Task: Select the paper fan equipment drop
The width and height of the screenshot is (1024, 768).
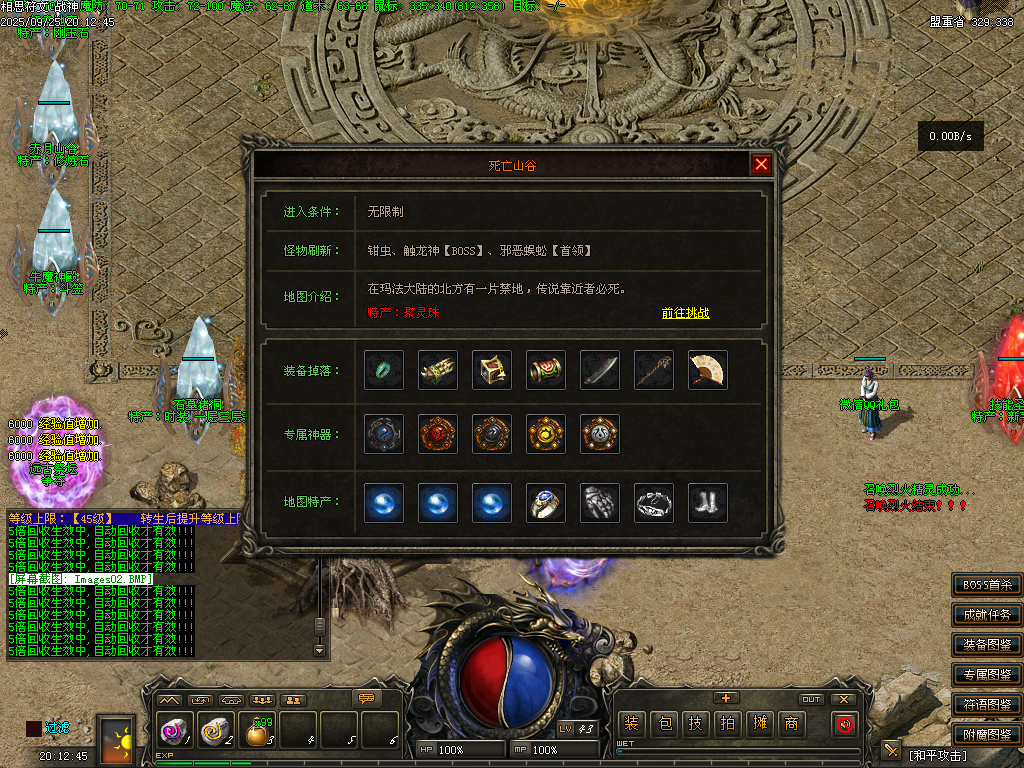Action: (x=708, y=370)
